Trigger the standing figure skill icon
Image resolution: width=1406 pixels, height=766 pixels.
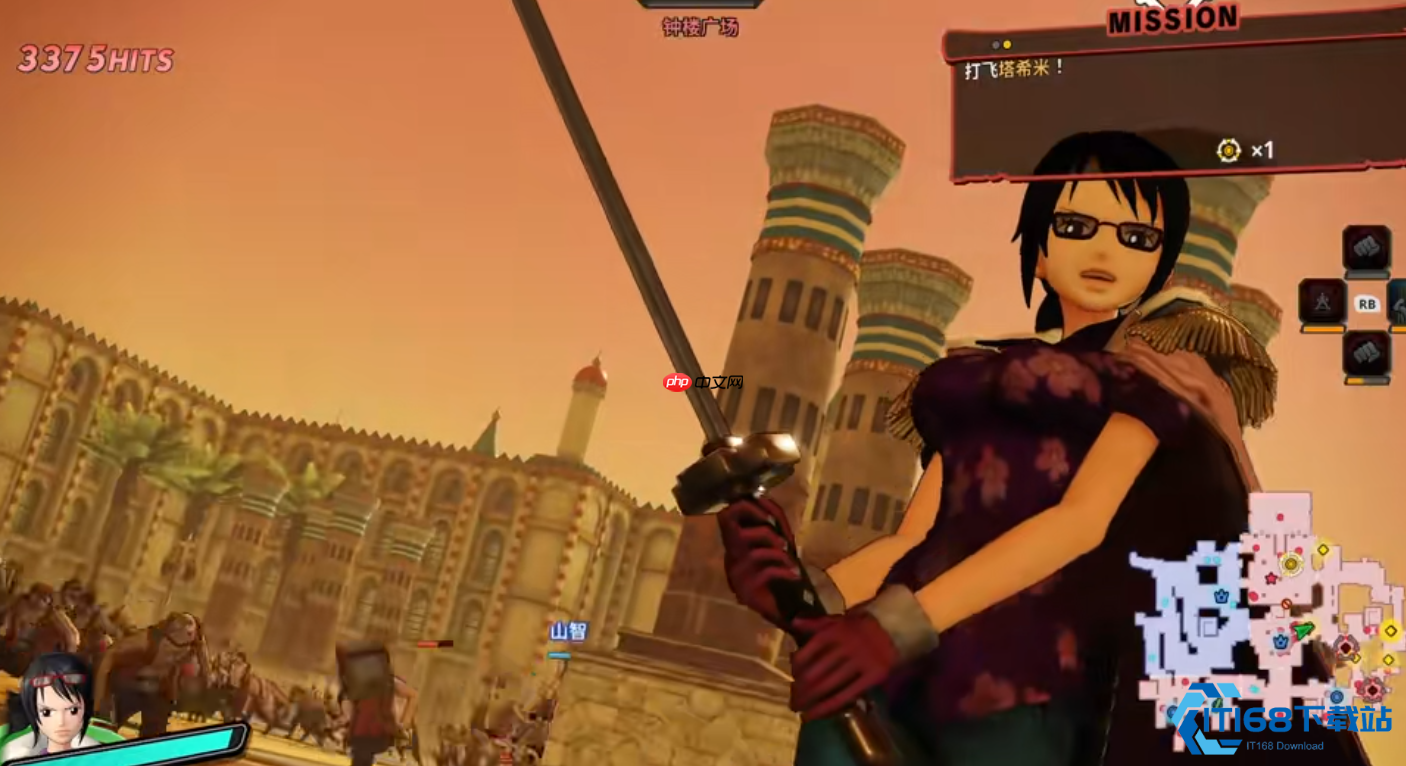1321,301
